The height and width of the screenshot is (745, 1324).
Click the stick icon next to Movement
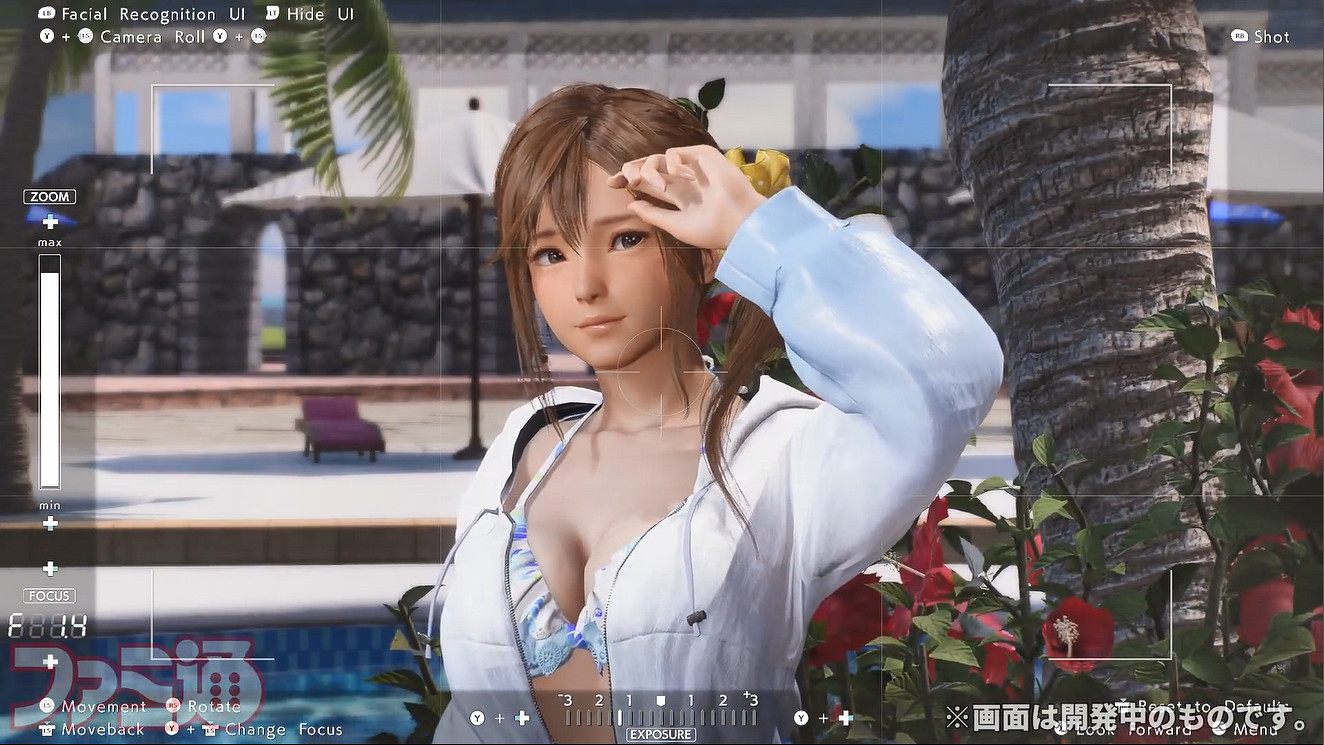[x=48, y=706]
